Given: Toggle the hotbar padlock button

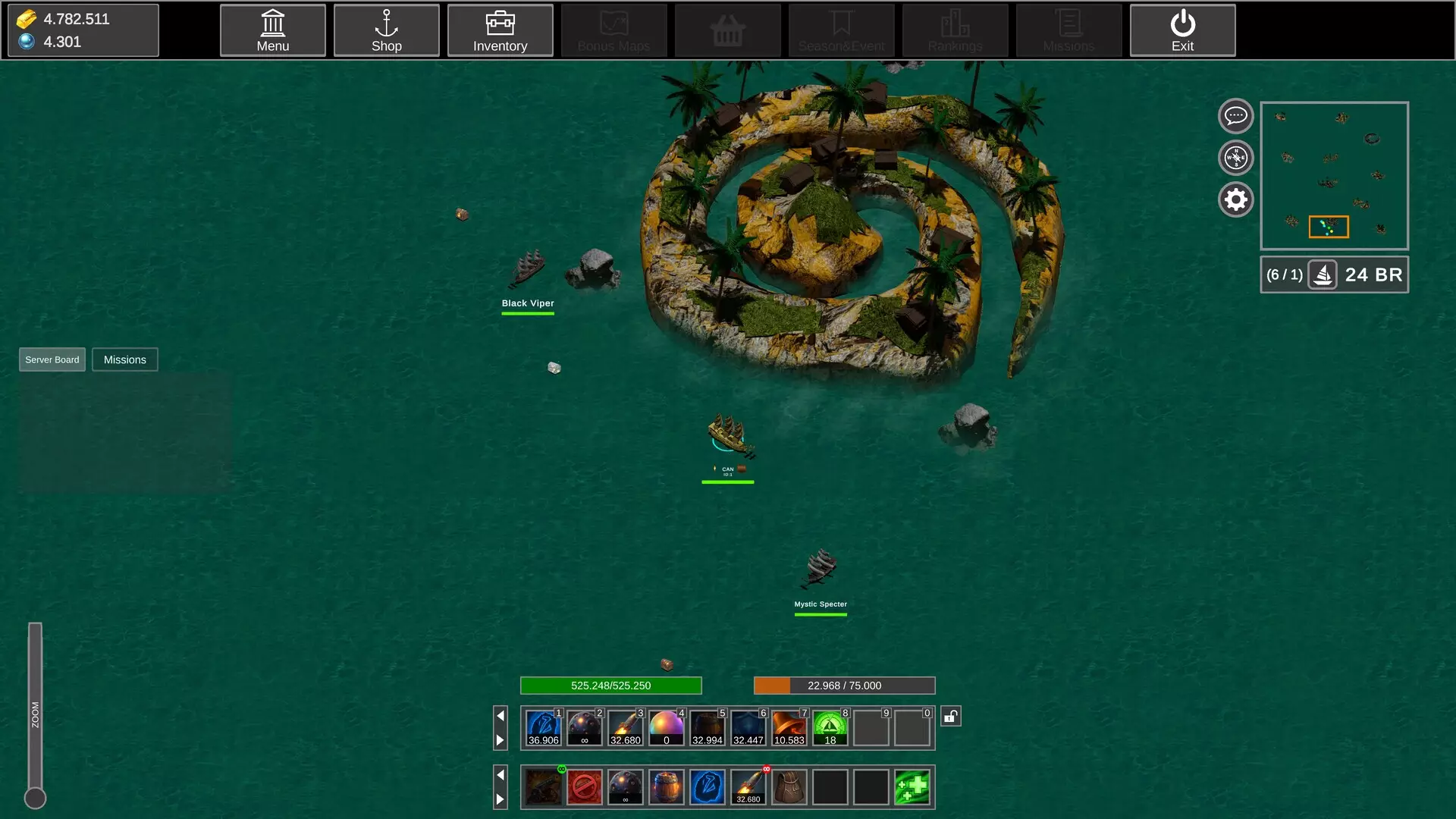Looking at the screenshot, I should [951, 716].
